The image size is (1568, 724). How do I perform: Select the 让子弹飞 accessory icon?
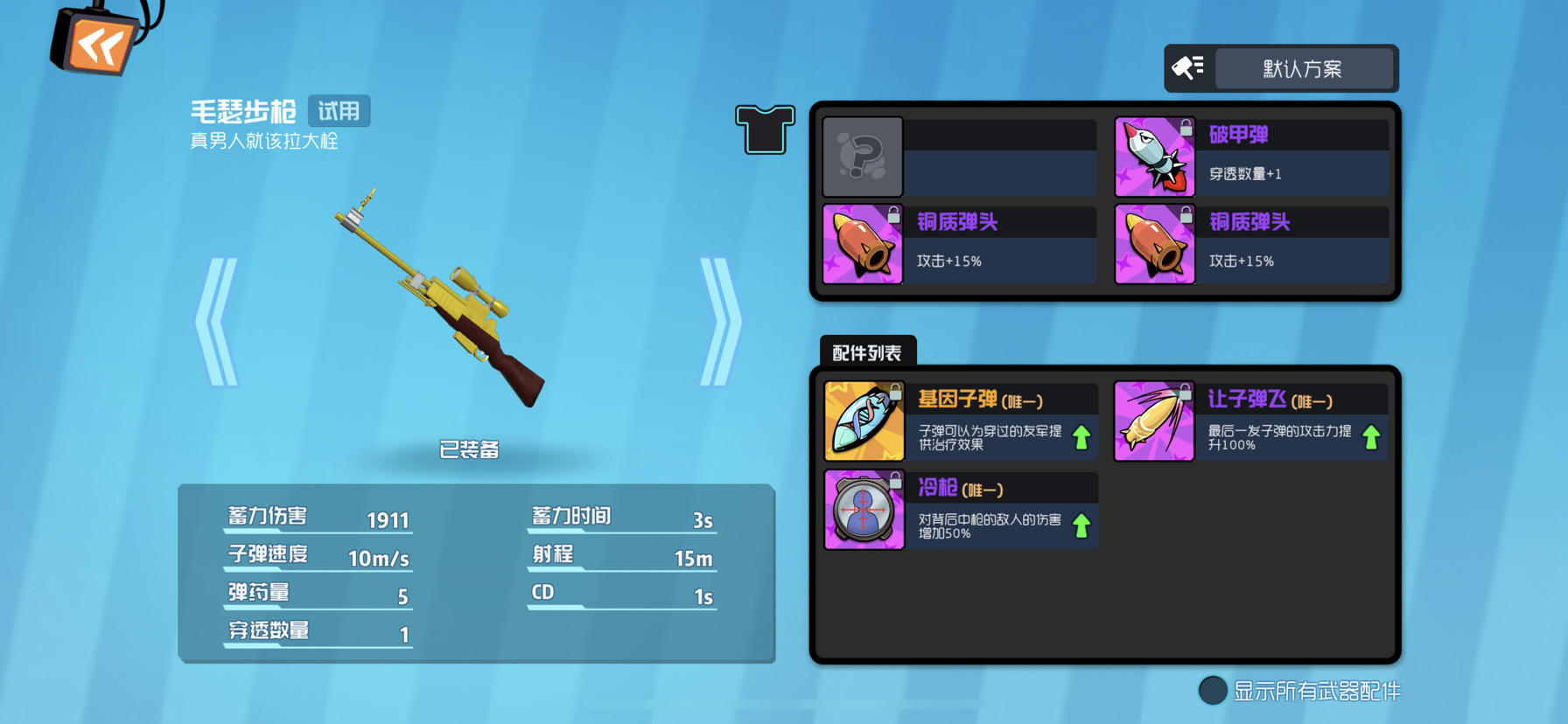1153,421
